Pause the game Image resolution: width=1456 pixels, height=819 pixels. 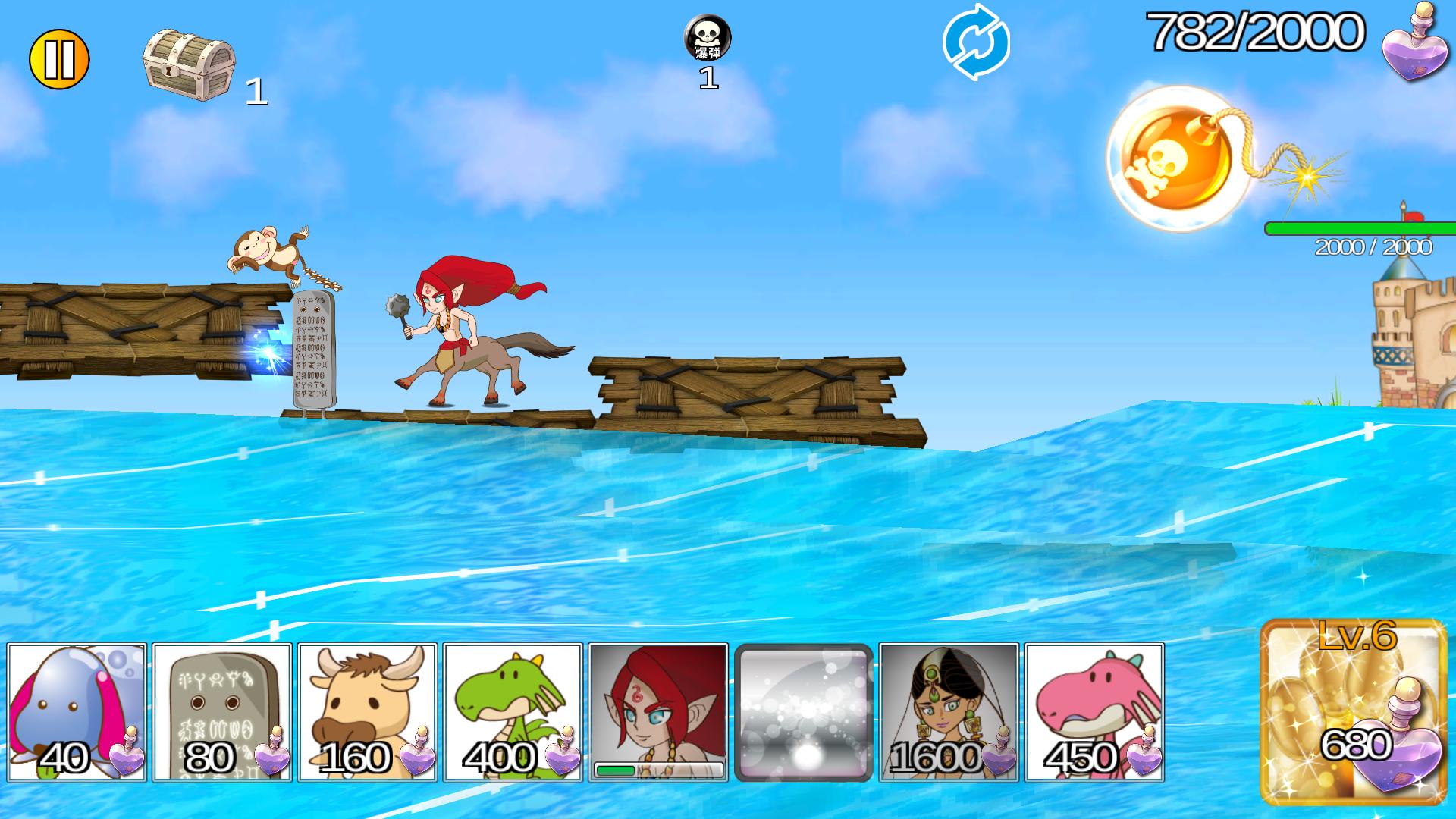(59, 55)
